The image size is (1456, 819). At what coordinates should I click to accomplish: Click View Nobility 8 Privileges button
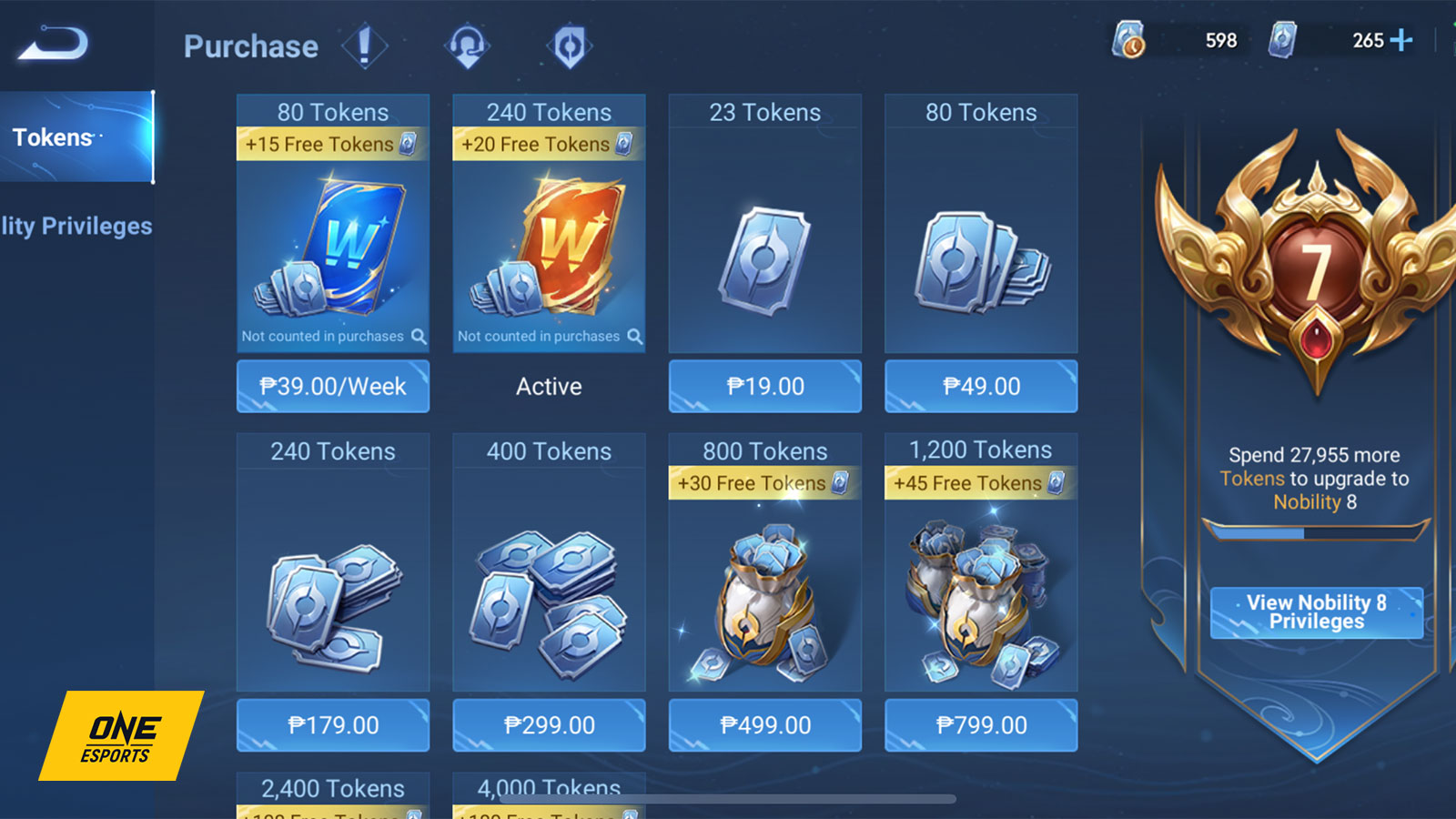[1316, 612]
